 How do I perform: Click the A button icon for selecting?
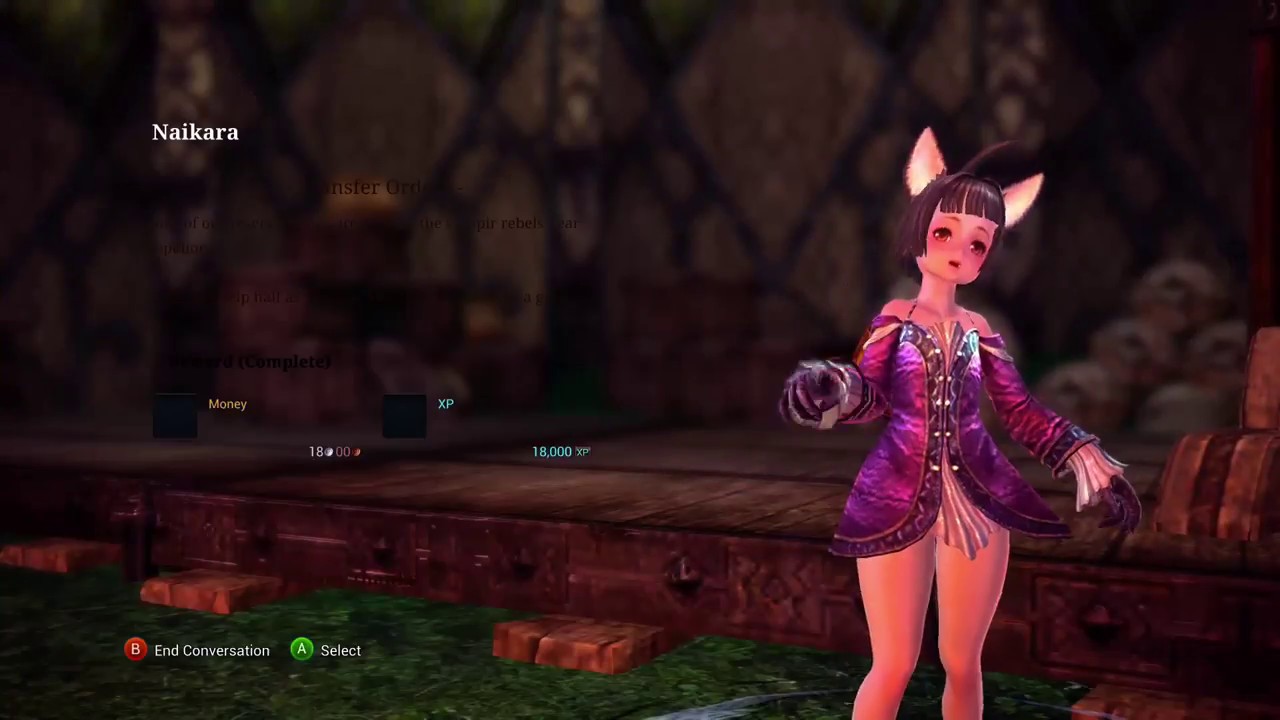[301, 650]
